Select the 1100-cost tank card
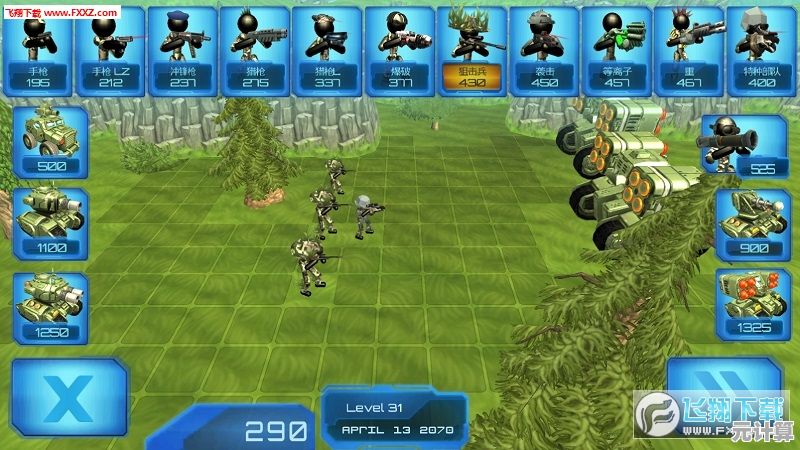The width and height of the screenshot is (800, 450). tap(50, 223)
